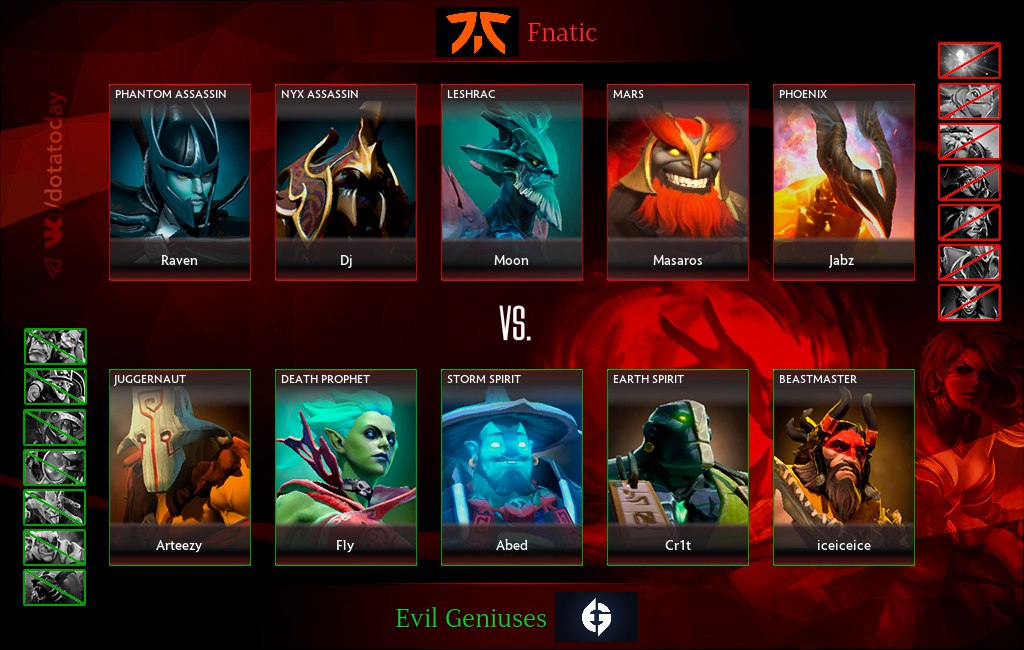Image resolution: width=1024 pixels, height=650 pixels.
Task: Select Fly's Death Prophet card
Action: click(346, 467)
